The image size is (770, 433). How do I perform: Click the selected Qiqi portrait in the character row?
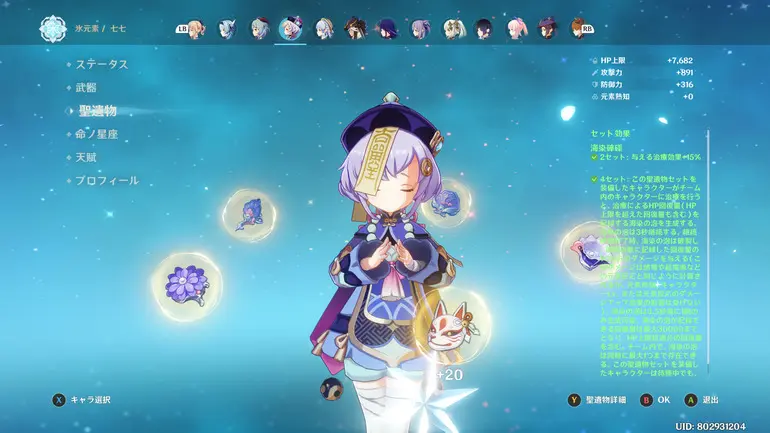pyautogui.click(x=291, y=27)
